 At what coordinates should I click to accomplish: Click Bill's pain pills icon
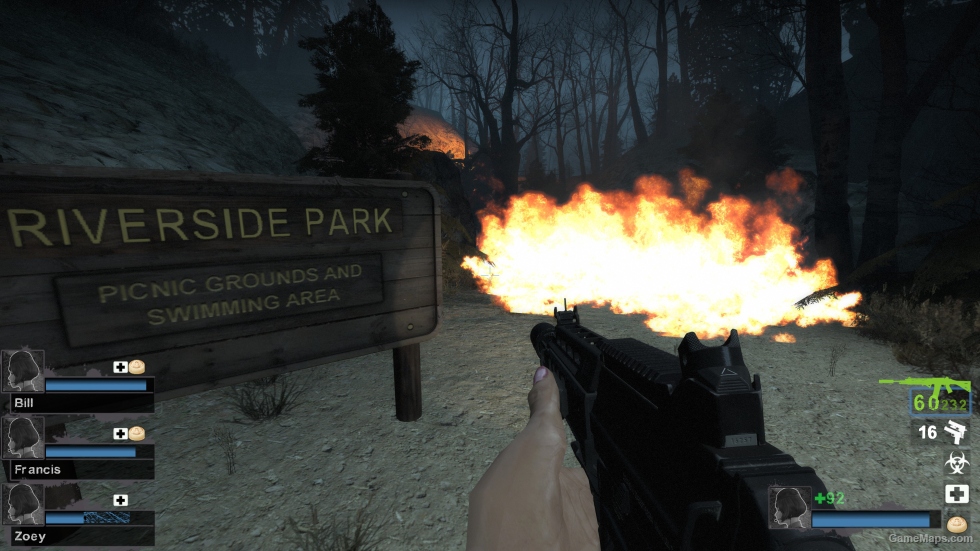(137, 367)
